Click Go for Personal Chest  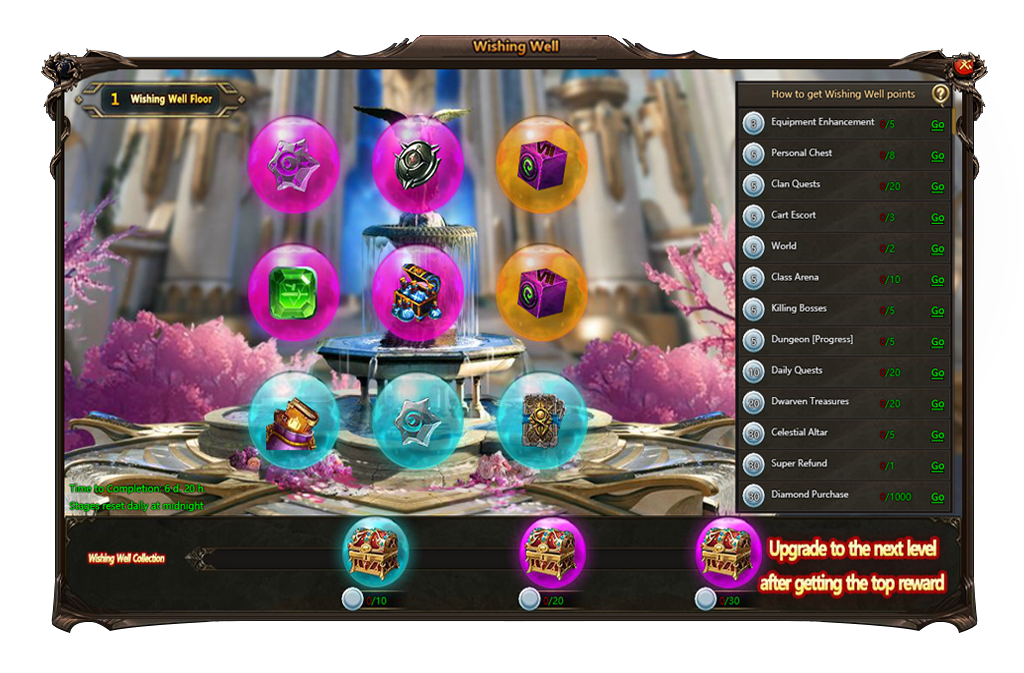(937, 156)
